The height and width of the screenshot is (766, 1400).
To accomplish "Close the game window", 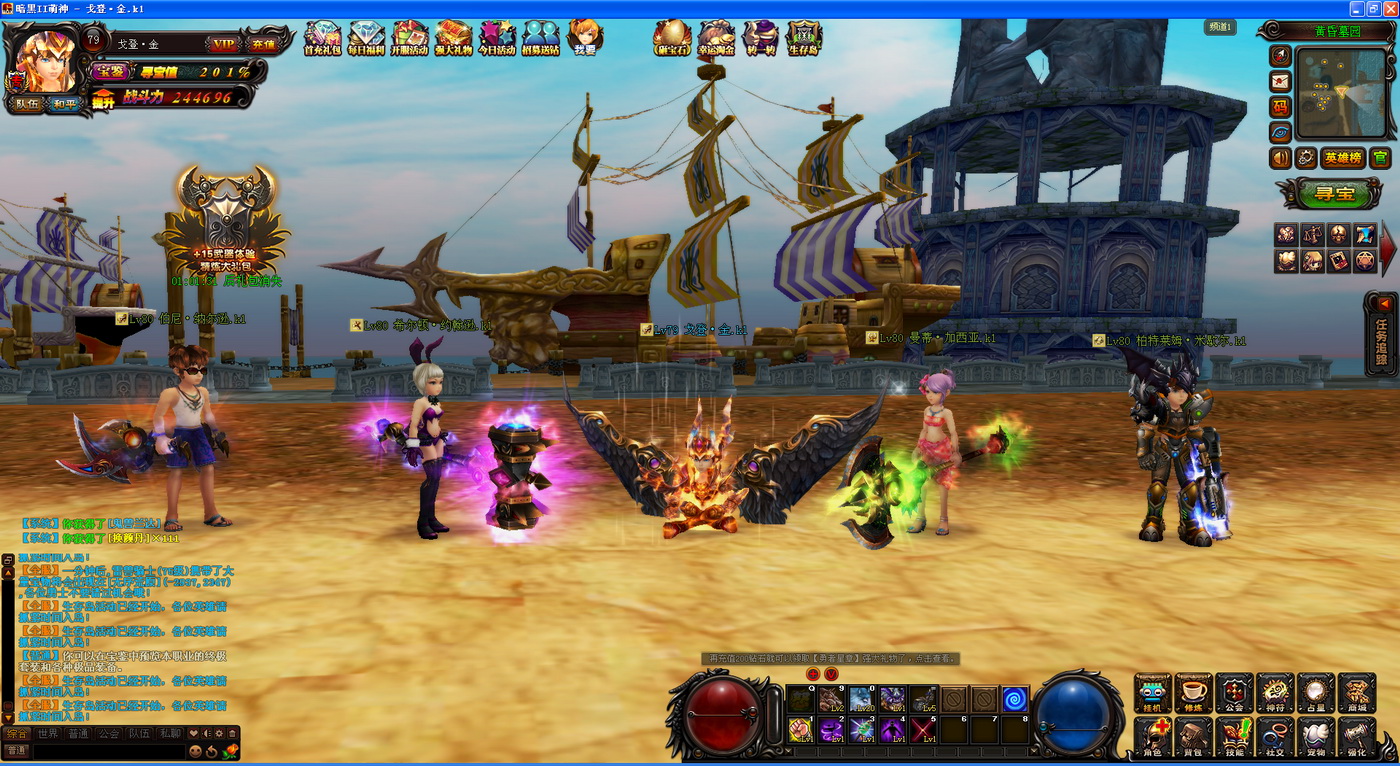I will (x=1388, y=8).
